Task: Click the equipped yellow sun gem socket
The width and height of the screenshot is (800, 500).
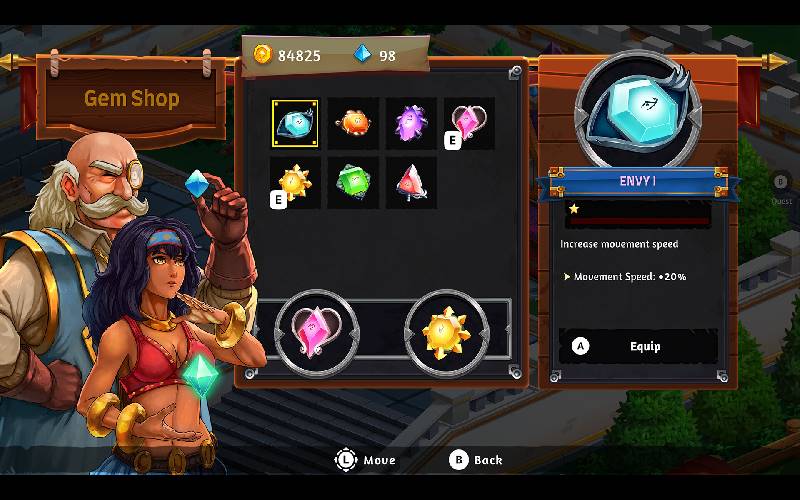Action: coord(446,332)
